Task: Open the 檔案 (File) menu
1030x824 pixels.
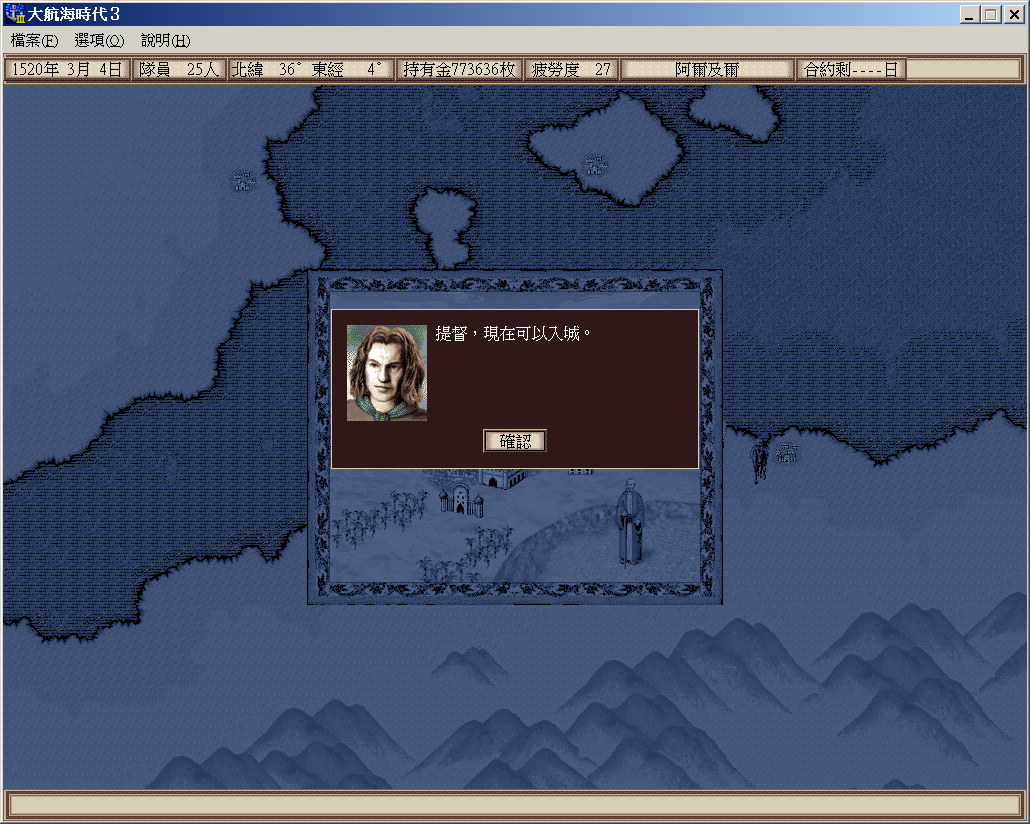Action: tap(35, 41)
